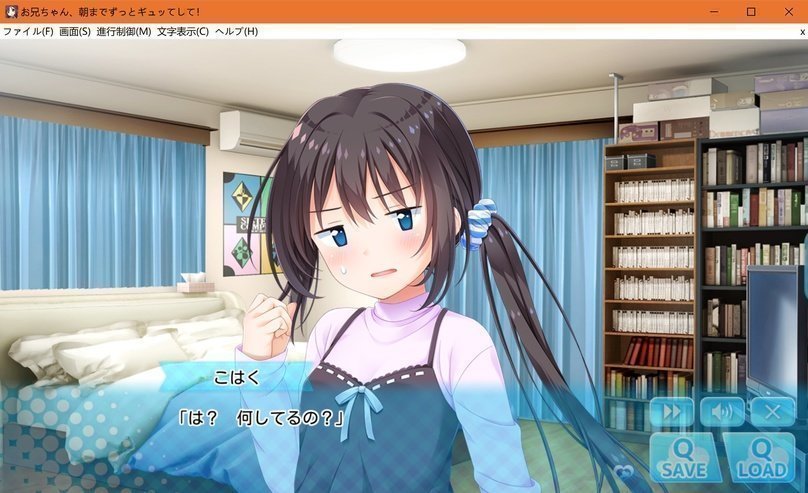
Task: Open the 進行制御(M) menu
Action: tap(124, 31)
